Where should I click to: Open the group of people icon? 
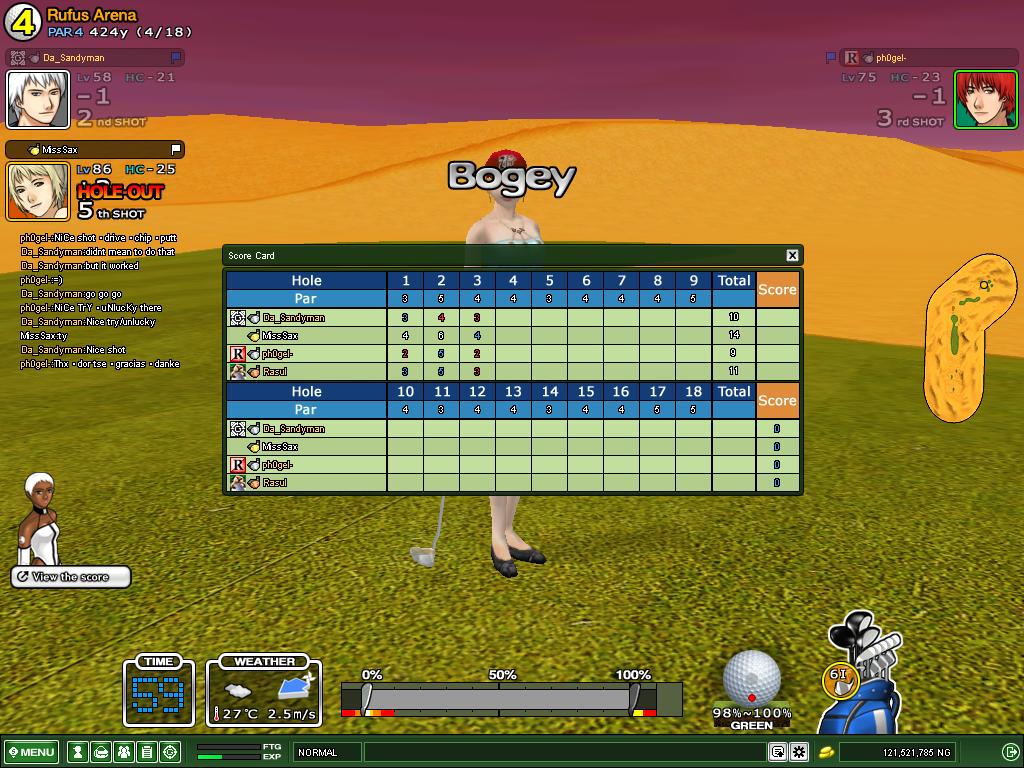pos(124,752)
